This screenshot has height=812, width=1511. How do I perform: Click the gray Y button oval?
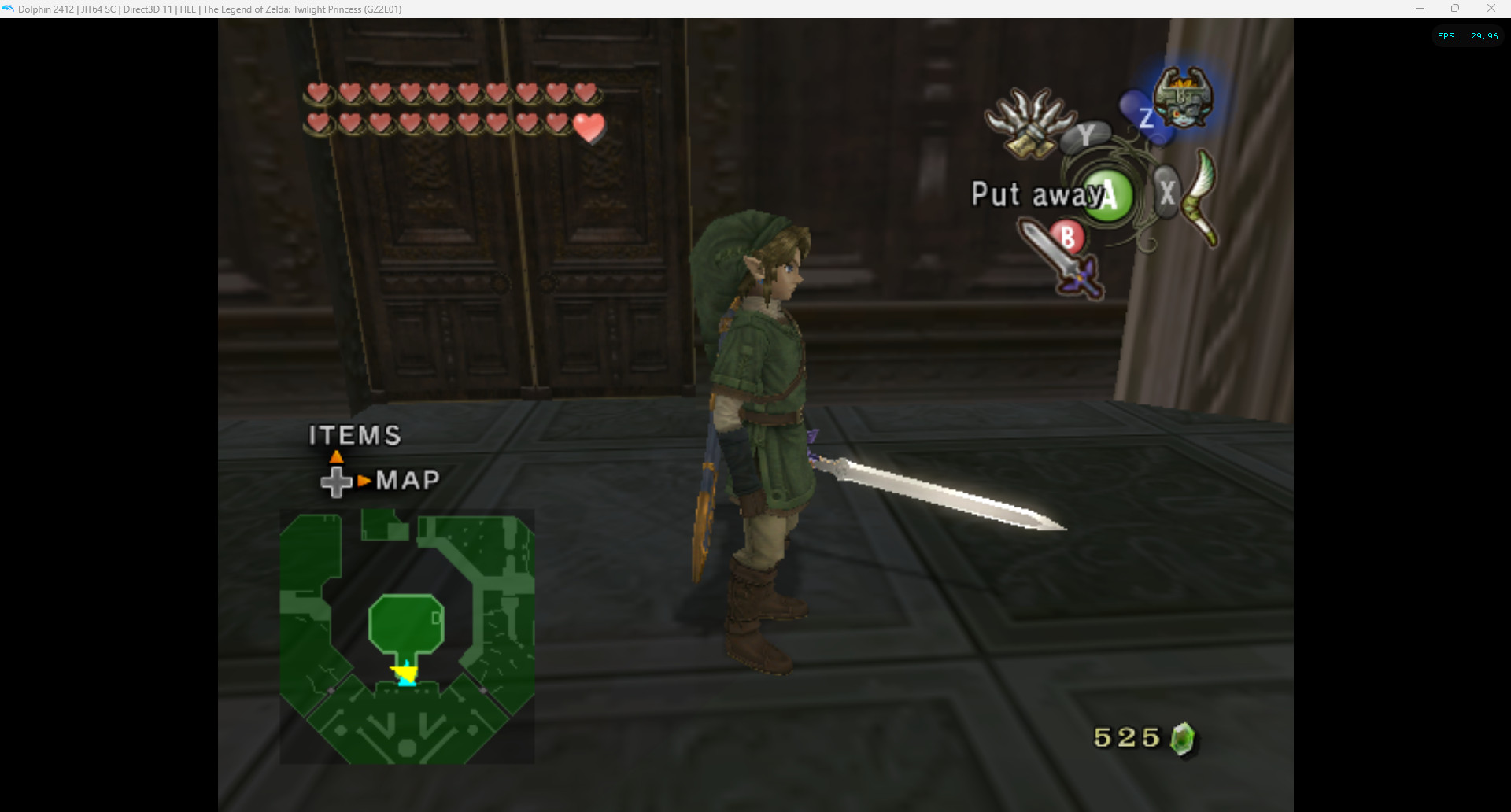[x=1088, y=135]
